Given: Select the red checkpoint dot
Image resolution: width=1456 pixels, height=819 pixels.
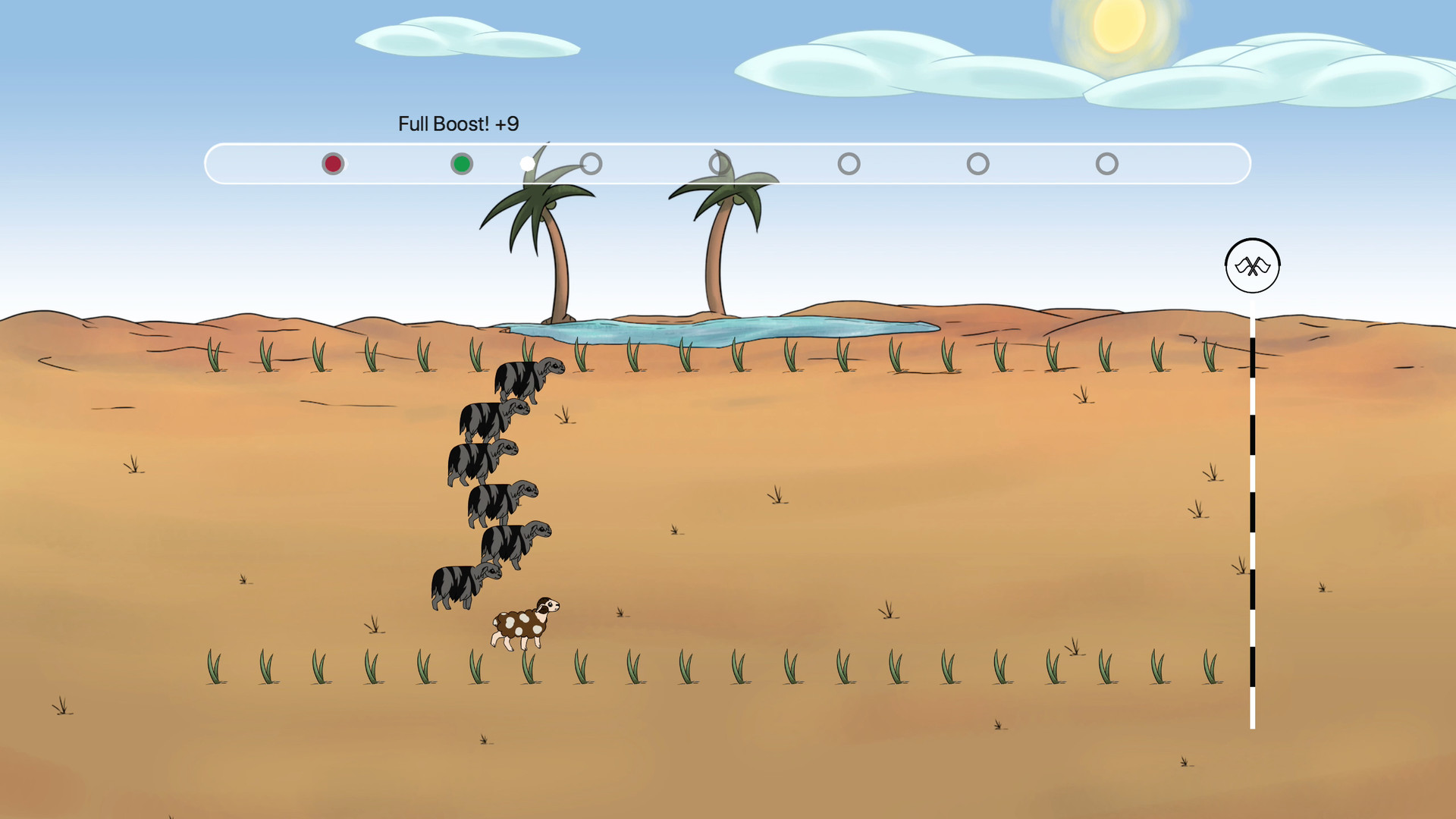Looking at the screenshot, I should pyautogui.click(x=333, y=163).
